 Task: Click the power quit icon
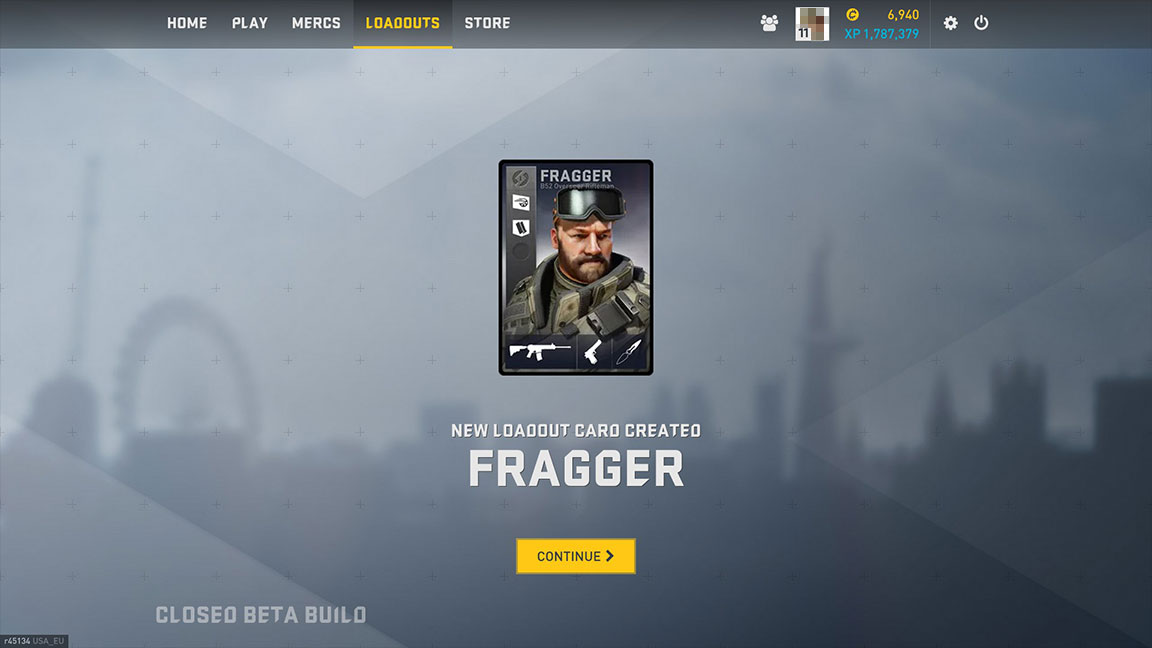point(981,23)
